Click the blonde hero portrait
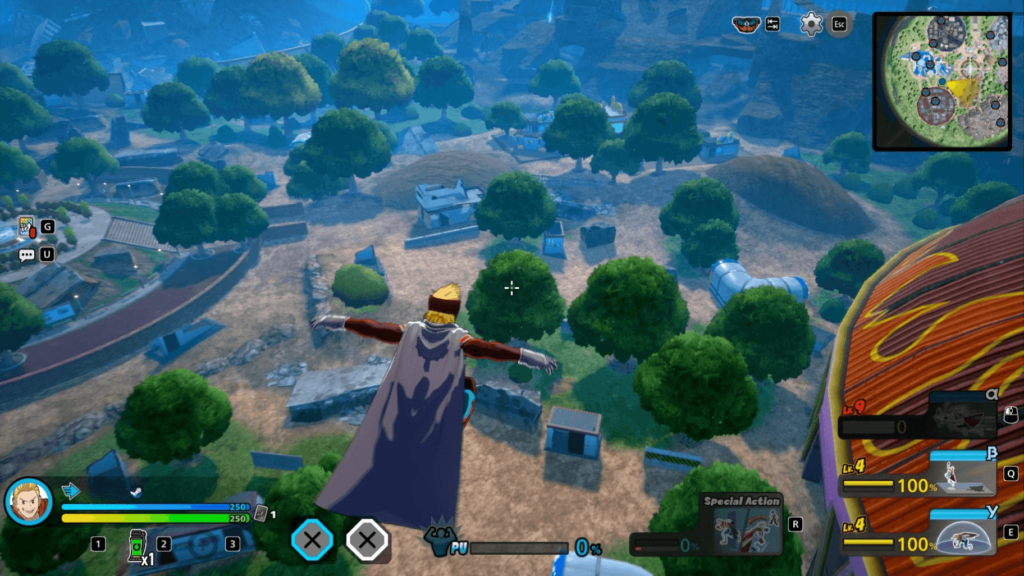 click(x=28, y=501)
